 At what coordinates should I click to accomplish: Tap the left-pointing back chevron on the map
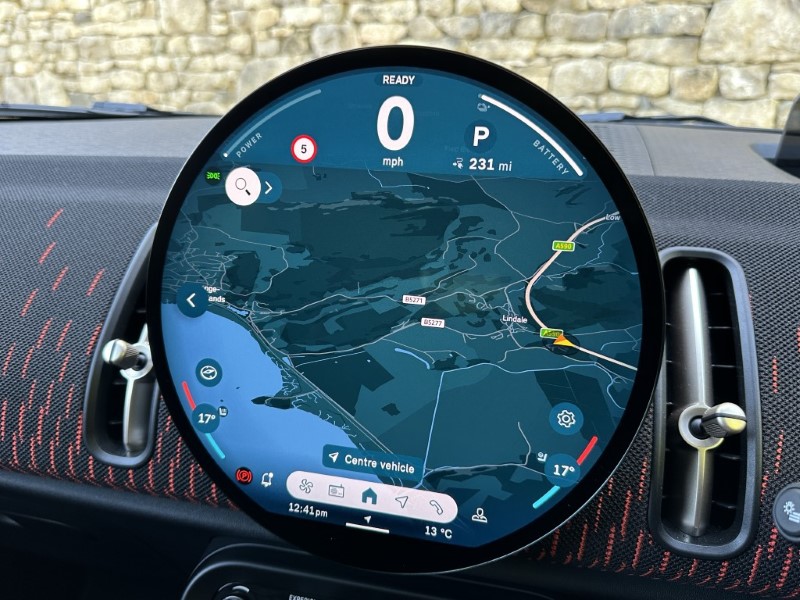(190, 299)
